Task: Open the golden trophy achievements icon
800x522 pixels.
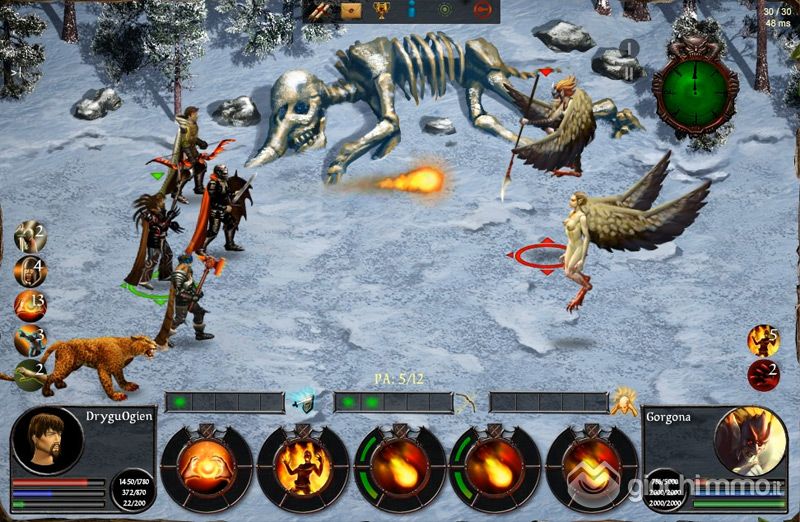Action: (381, 11)
